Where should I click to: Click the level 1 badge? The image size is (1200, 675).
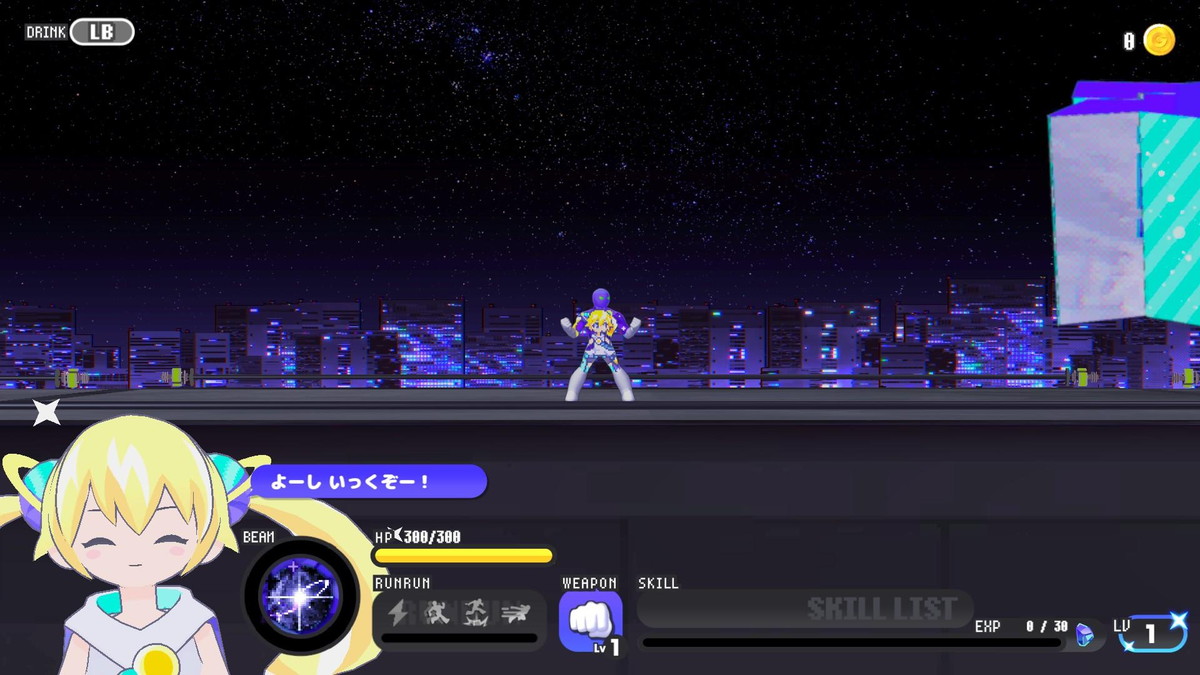pos(1151,633)
